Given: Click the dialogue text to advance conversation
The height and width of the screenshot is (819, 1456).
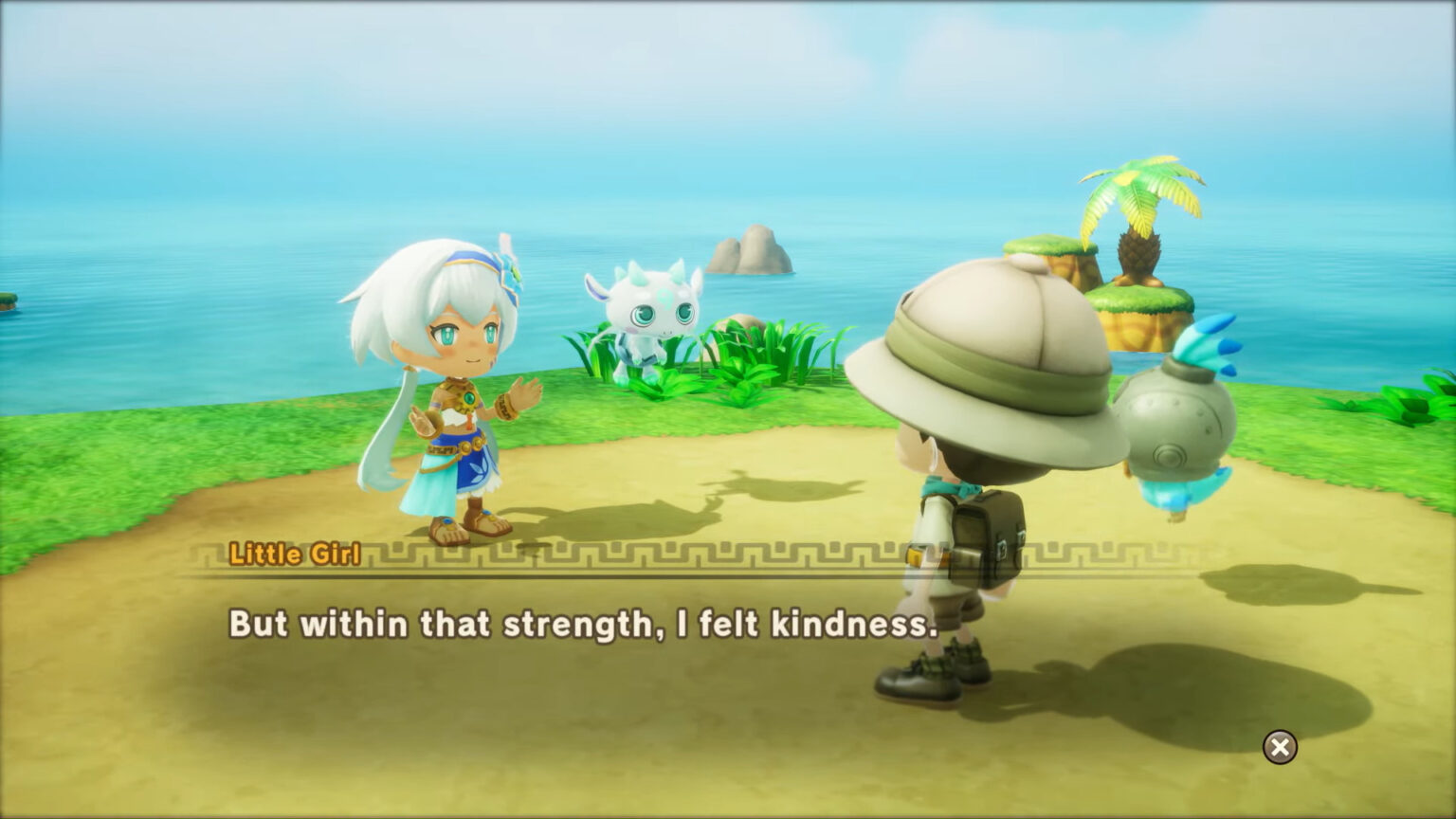Looking at the screenshot, I should pos(580,623).
